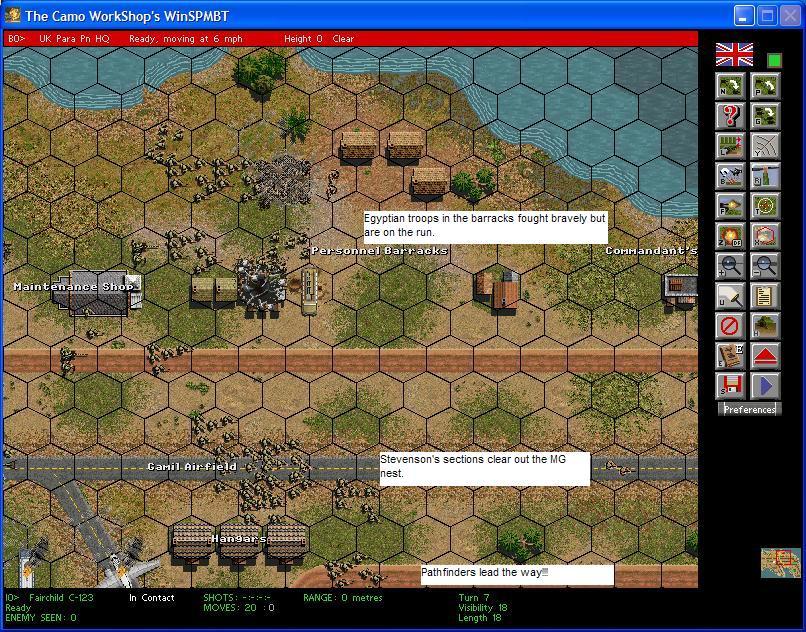Open the target crosshair button
The height and width of the screenshot is (632, 806).
tap(765, 206)
